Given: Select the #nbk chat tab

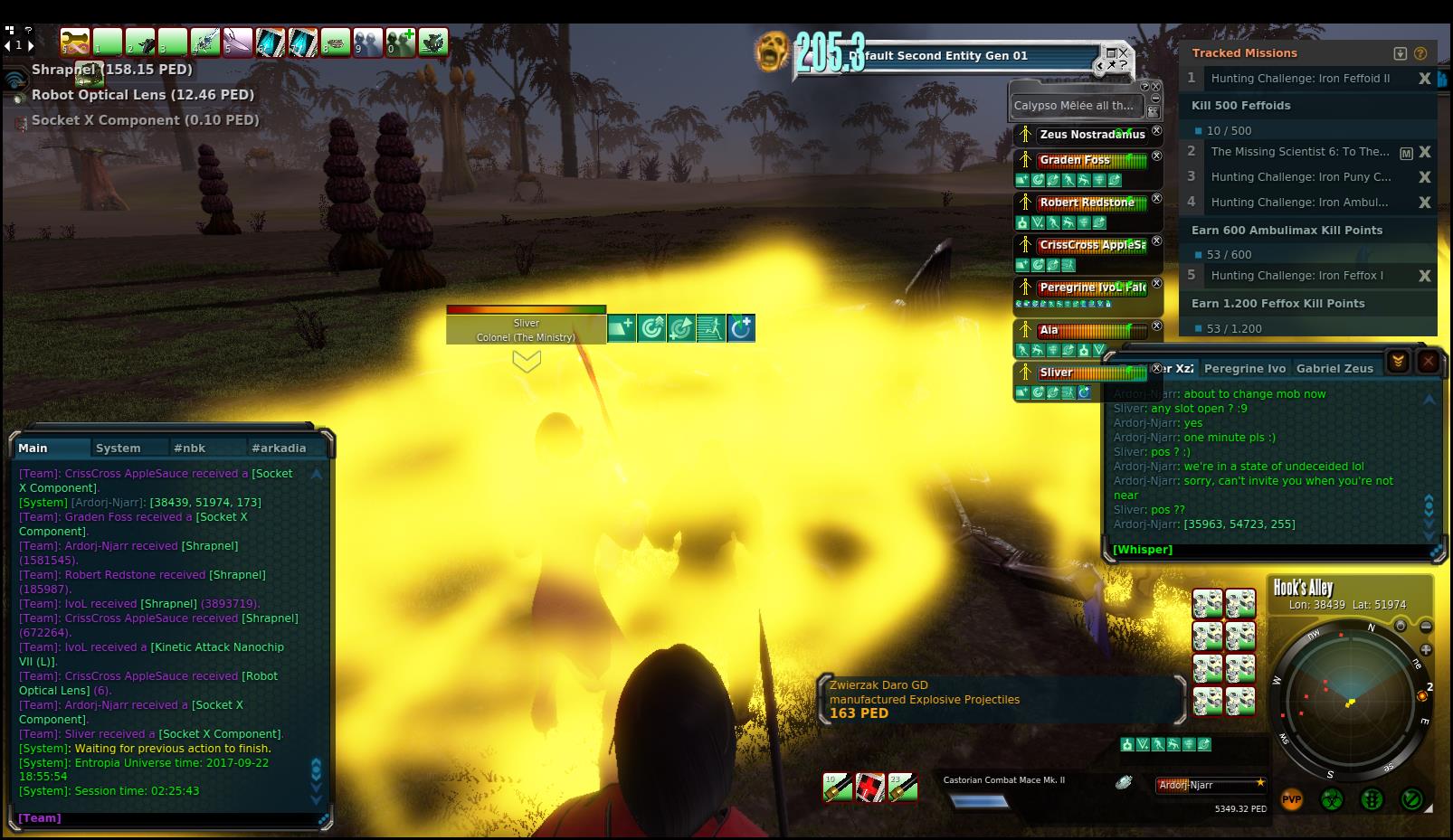Looking at the screenshot, I should pos(190,448).
